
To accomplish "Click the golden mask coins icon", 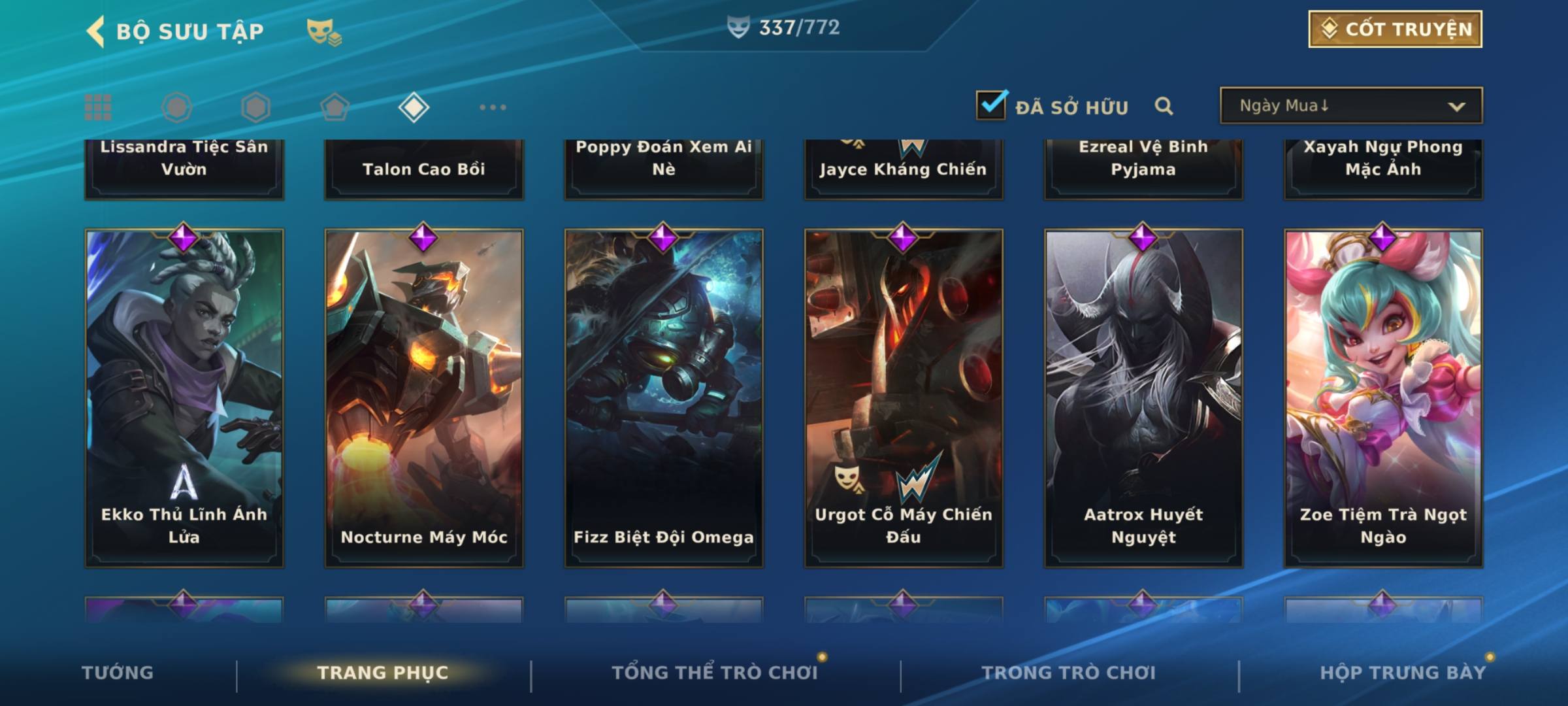I will pyautogui.click(x=324, y=32).
